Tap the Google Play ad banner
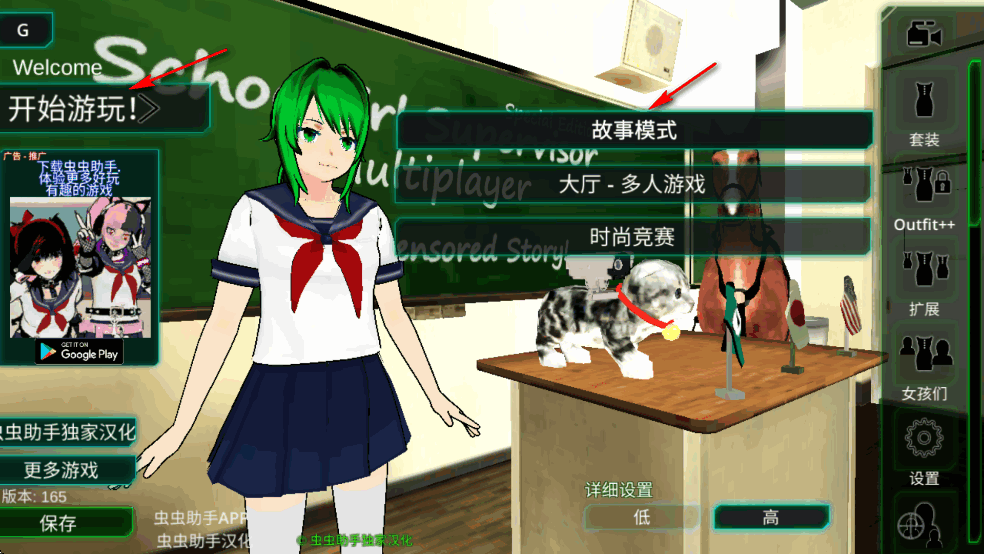Viewport: 984px width, 554px height. 78,350
